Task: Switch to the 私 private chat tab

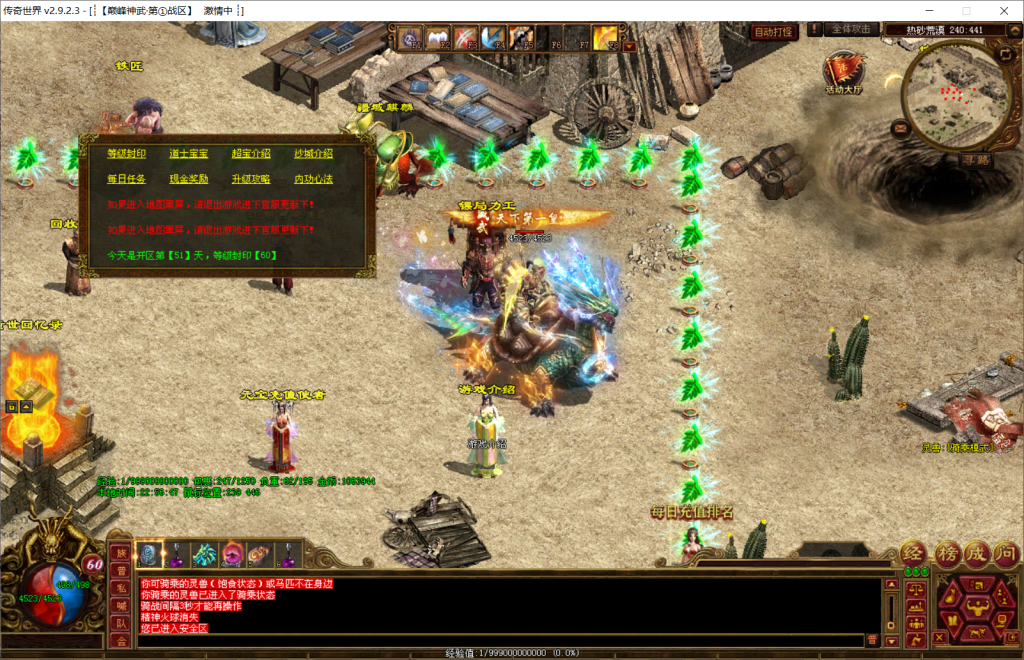Action: 120,588
